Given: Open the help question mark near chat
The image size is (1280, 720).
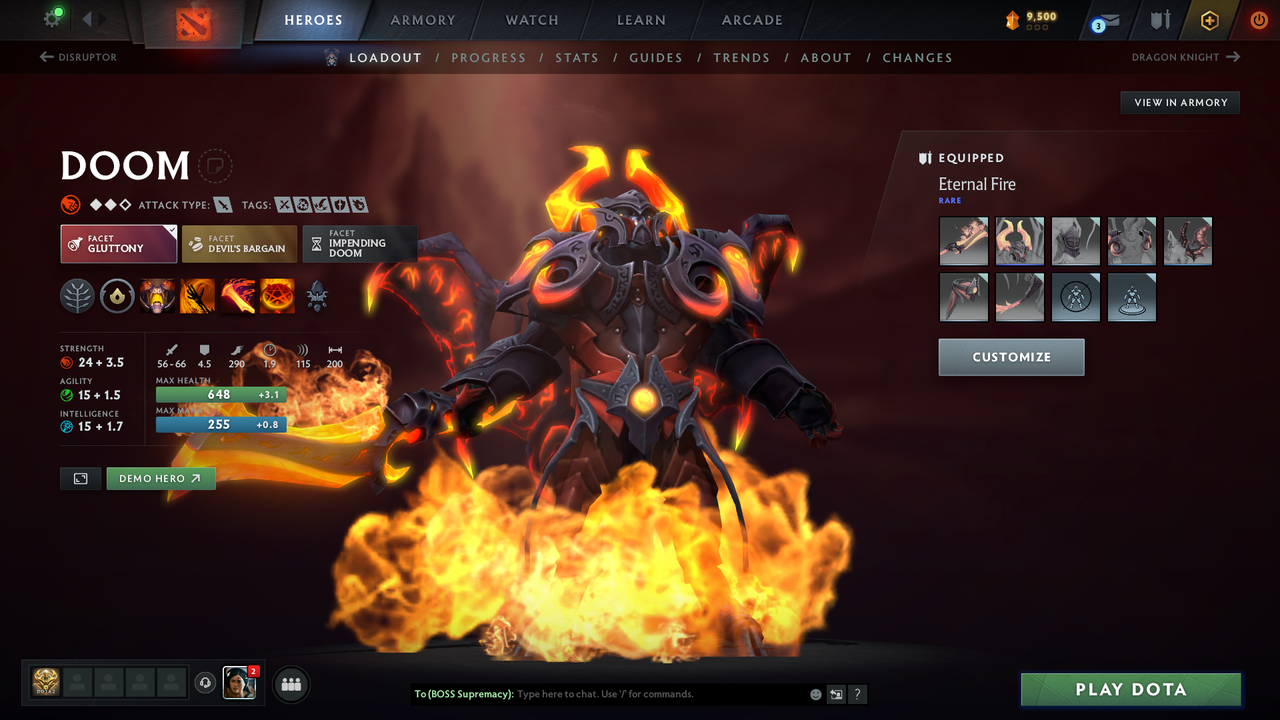Looking at the screenshot, I should pos(857,694).
